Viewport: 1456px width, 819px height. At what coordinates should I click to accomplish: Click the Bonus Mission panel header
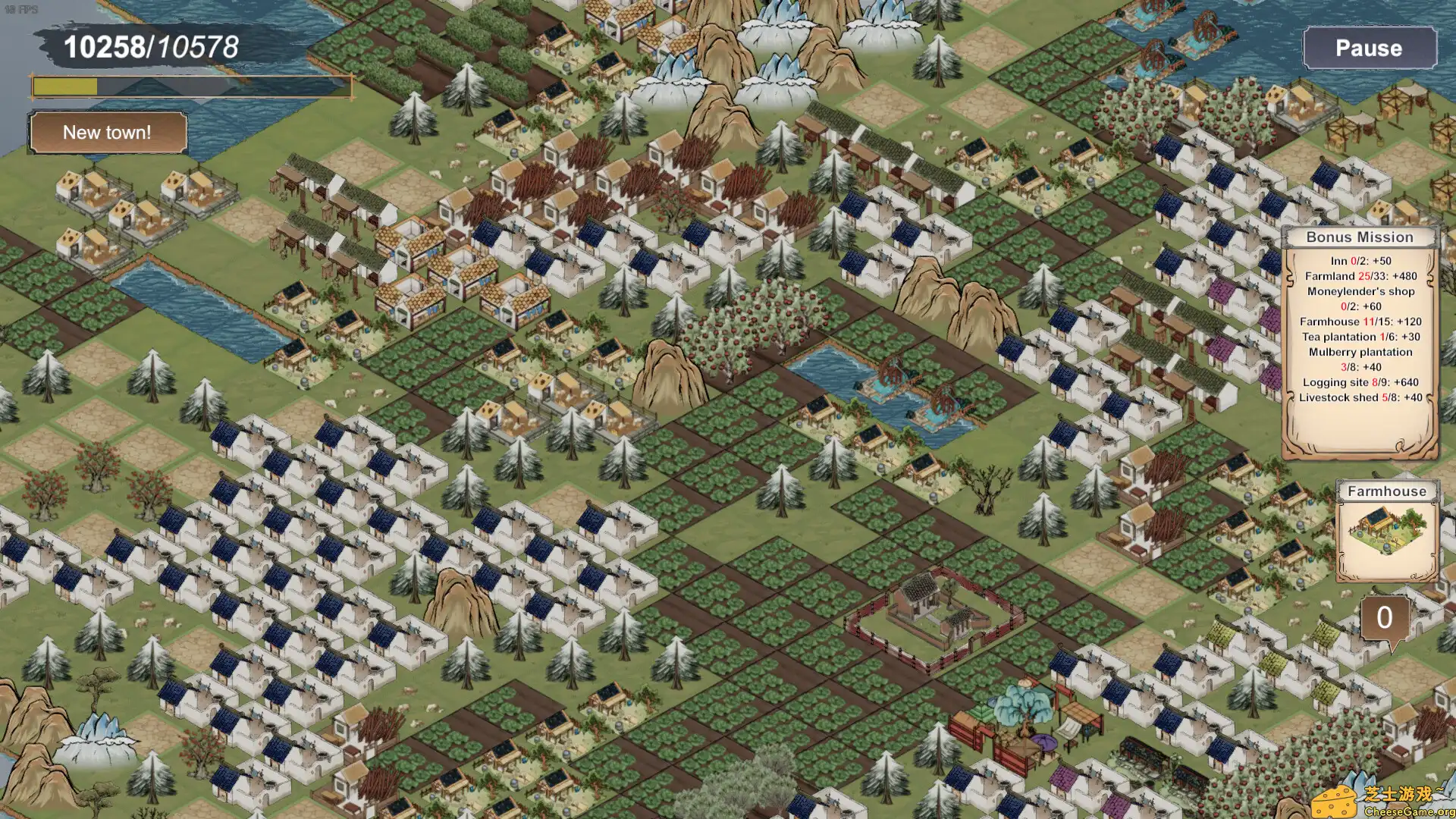tap(1362, 237)
